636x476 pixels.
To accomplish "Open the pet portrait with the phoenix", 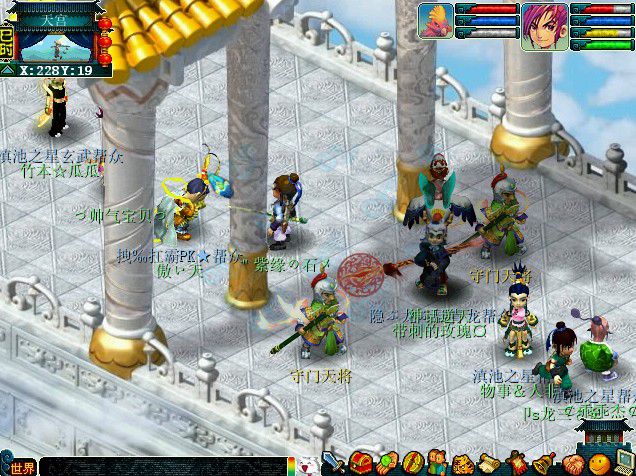I will click(x=436, y=21).
